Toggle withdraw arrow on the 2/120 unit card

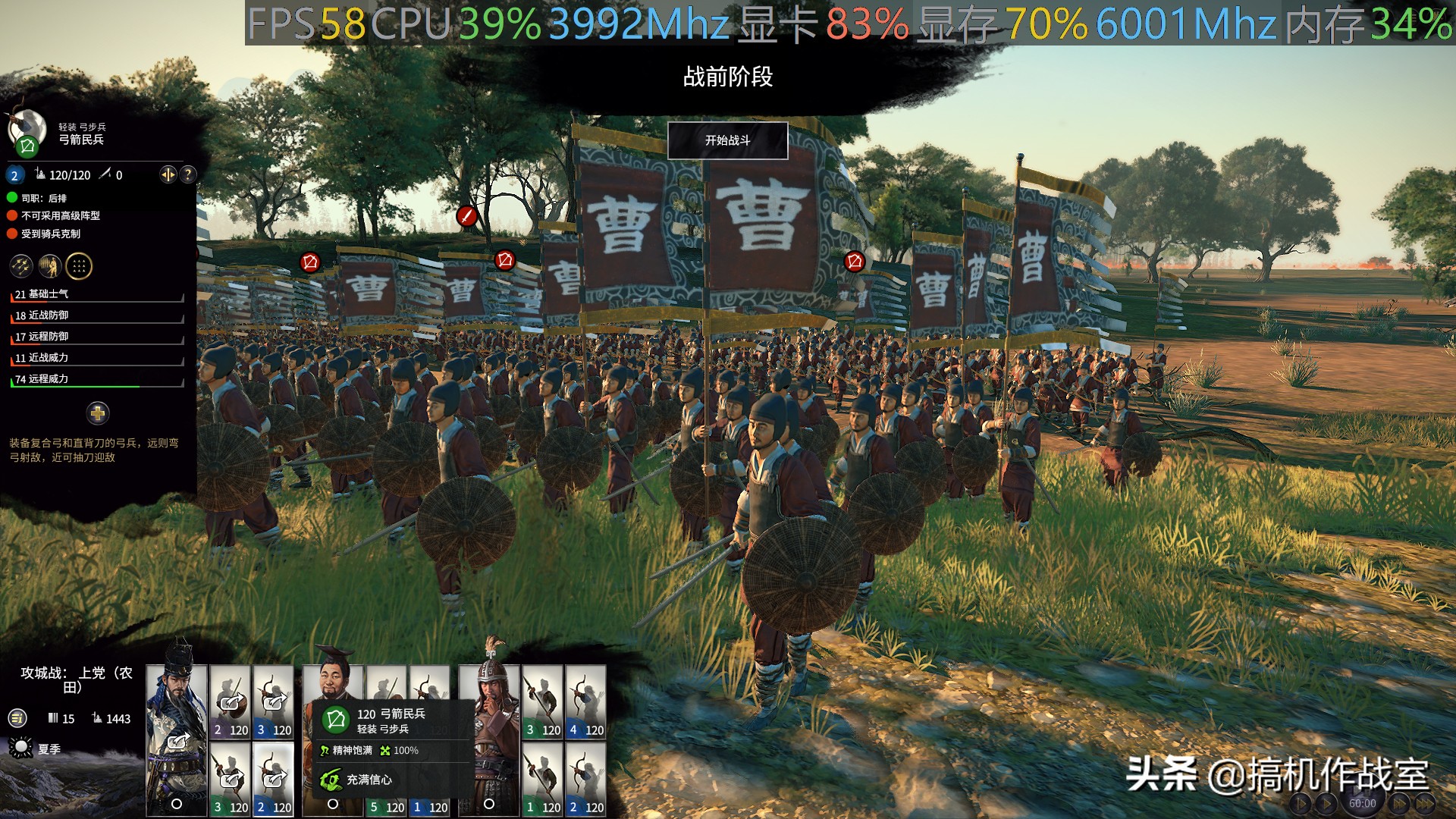(231, 703)
